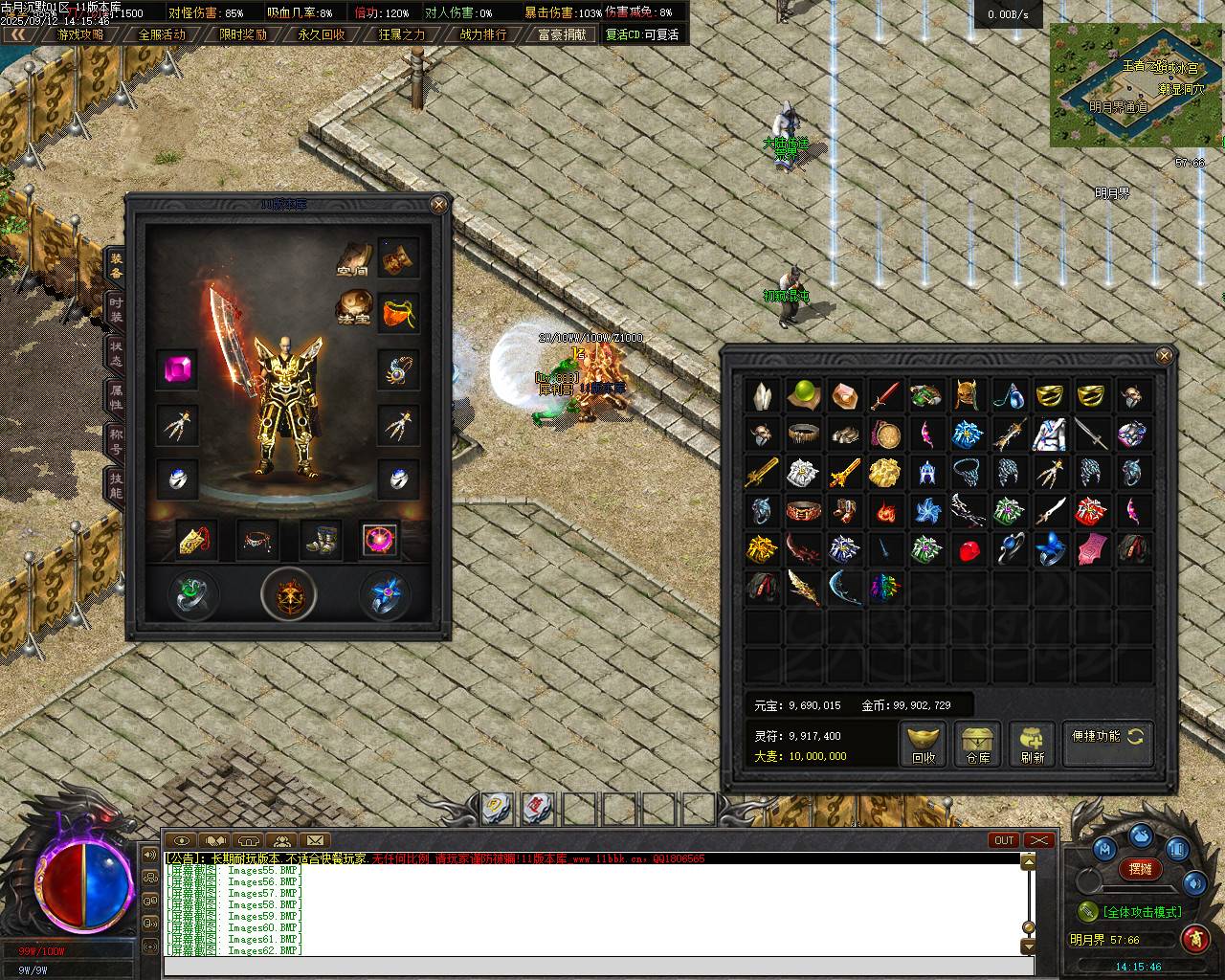
Task: Click the 刷新 refresh button
Action: point(1032,745)
